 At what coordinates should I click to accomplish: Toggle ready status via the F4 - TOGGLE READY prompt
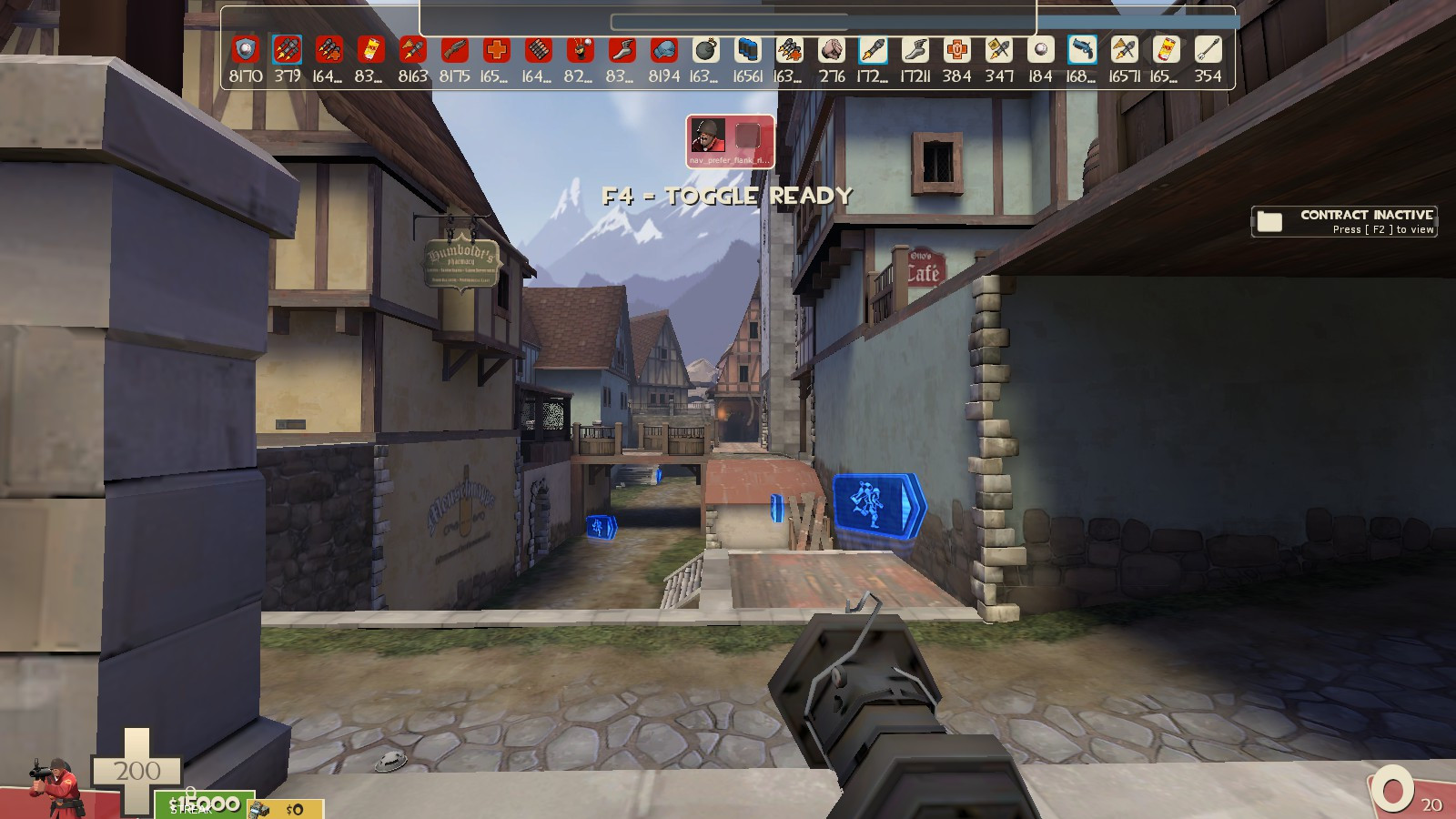coord(727,194)
